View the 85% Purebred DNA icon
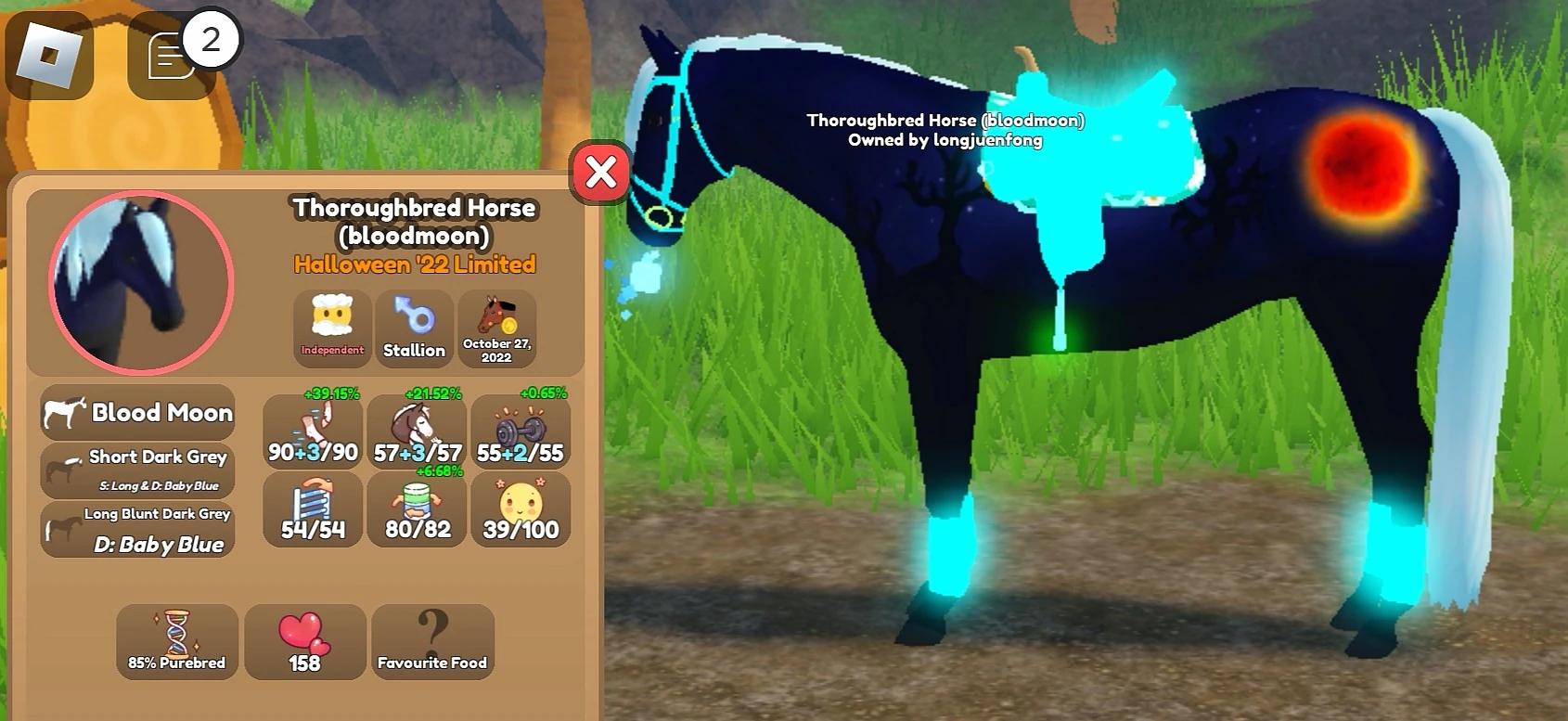Screen dimensions: 1568x721 pyautogui.click(x=176, y=642)
